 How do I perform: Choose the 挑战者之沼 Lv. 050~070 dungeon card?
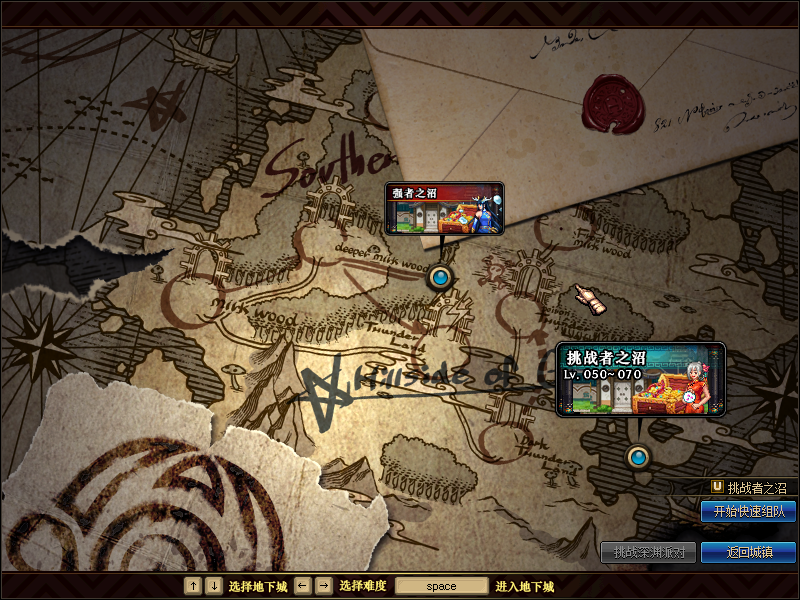(x=641, y=379)
